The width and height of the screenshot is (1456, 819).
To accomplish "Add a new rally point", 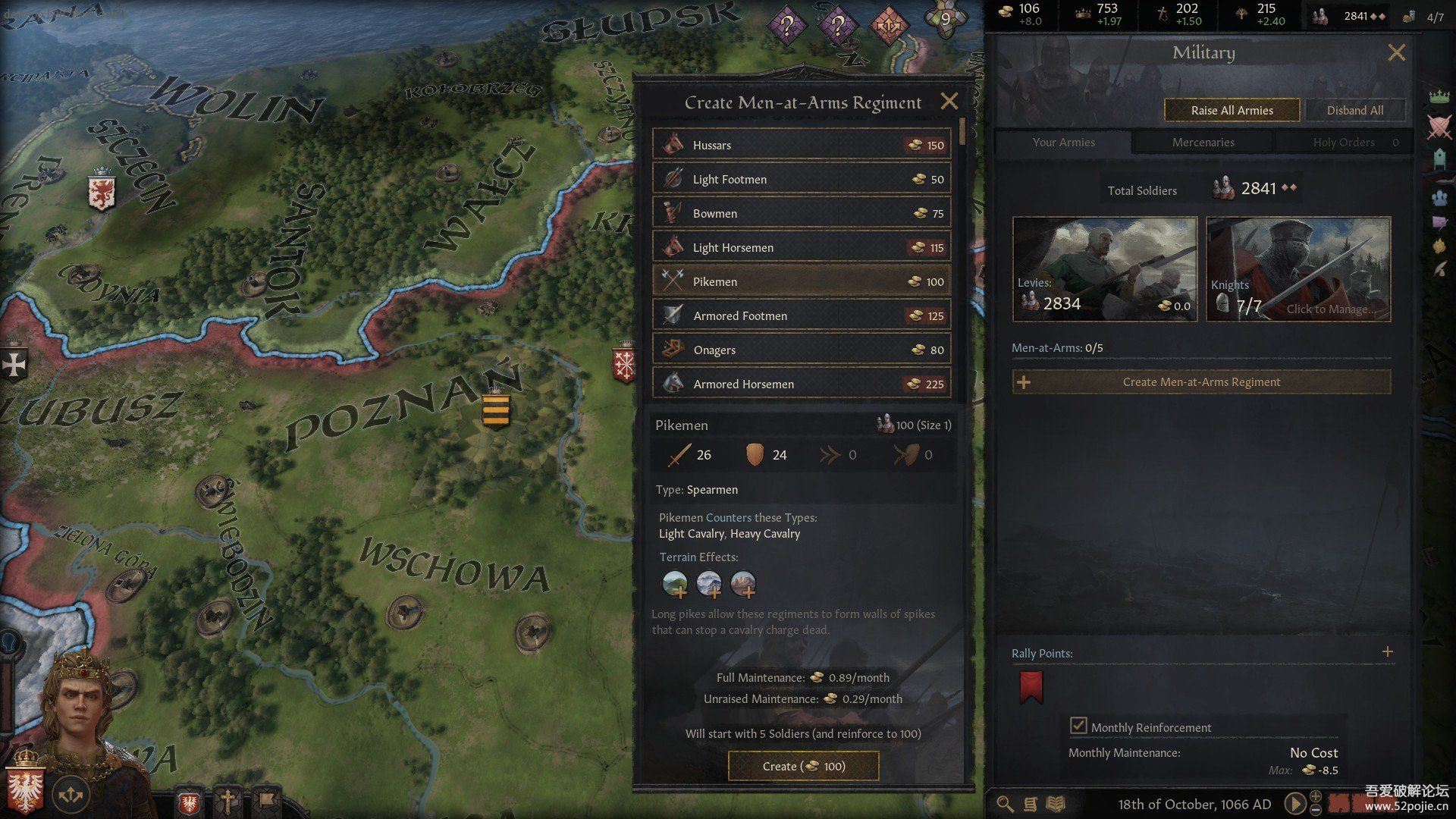I will click(x=1387, y=651).
